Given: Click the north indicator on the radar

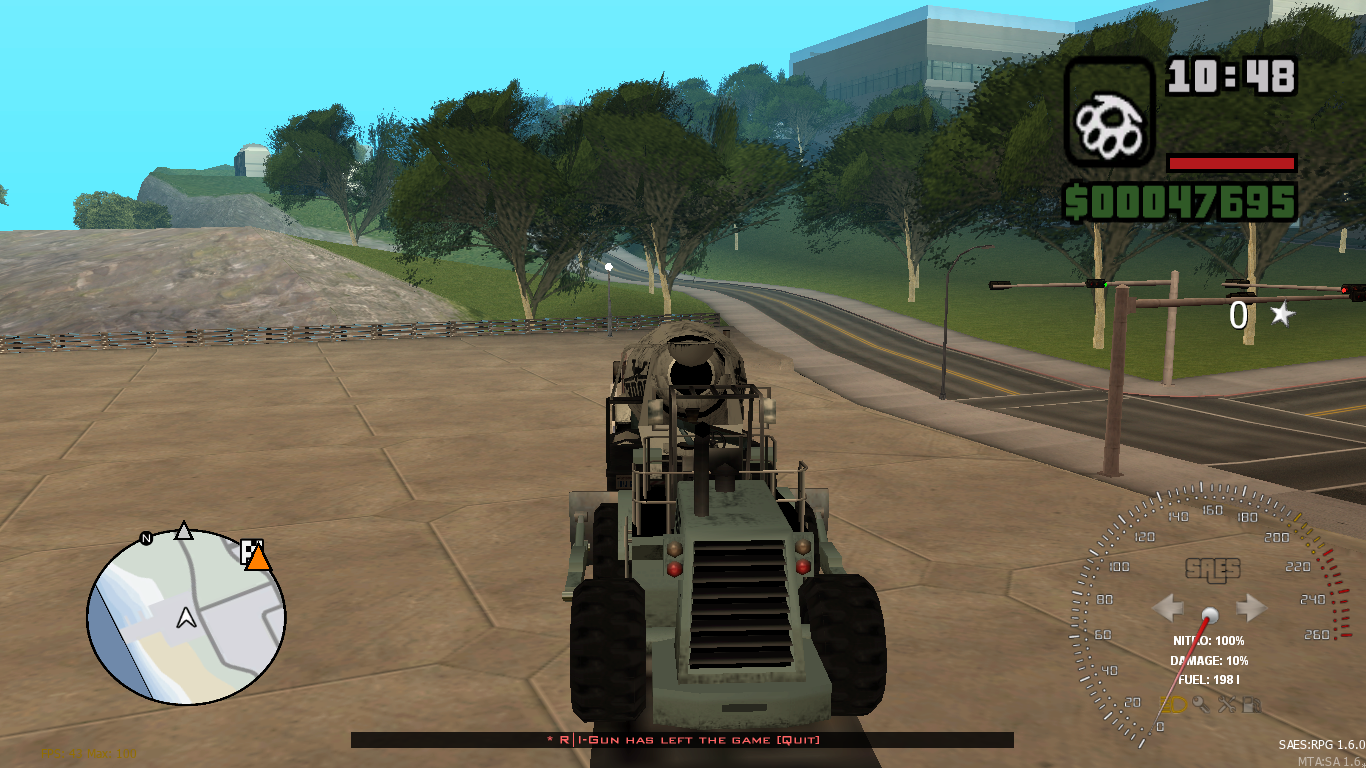Looking at the screenshot, I should tap(146, 536).
